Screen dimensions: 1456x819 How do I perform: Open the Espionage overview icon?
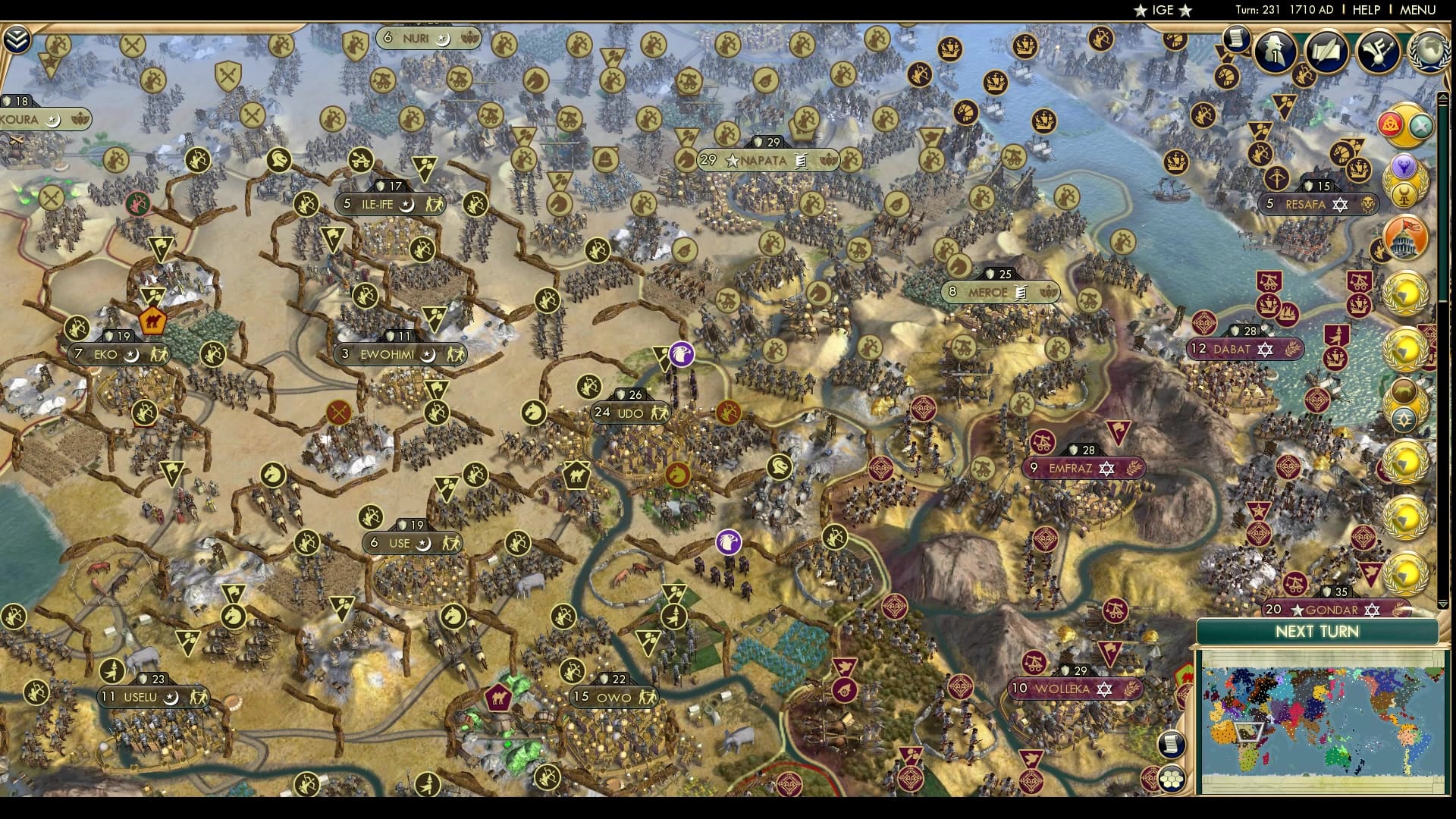pos(1274,53)
